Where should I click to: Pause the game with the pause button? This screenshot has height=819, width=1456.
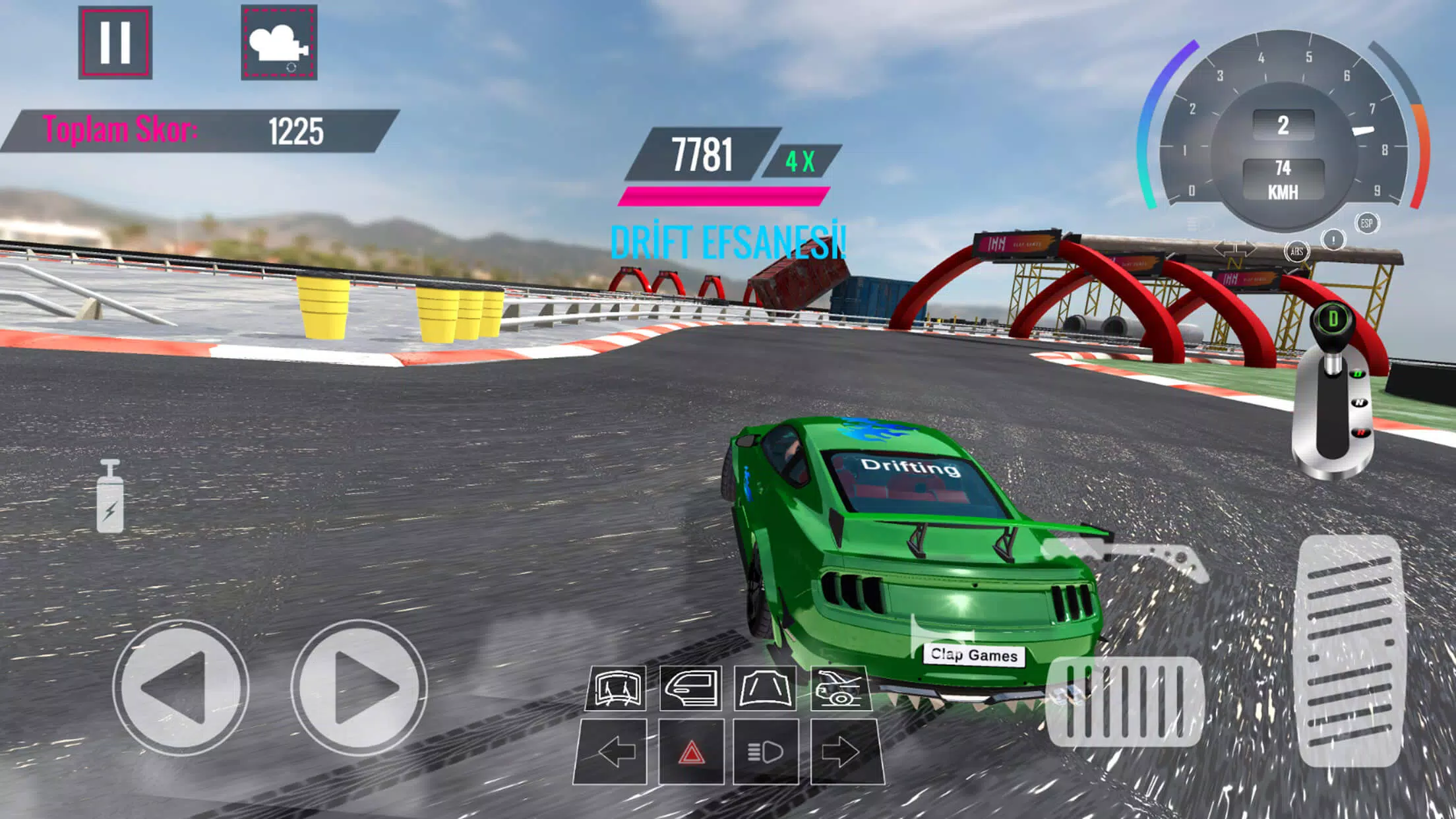click(x=115, y=43)
